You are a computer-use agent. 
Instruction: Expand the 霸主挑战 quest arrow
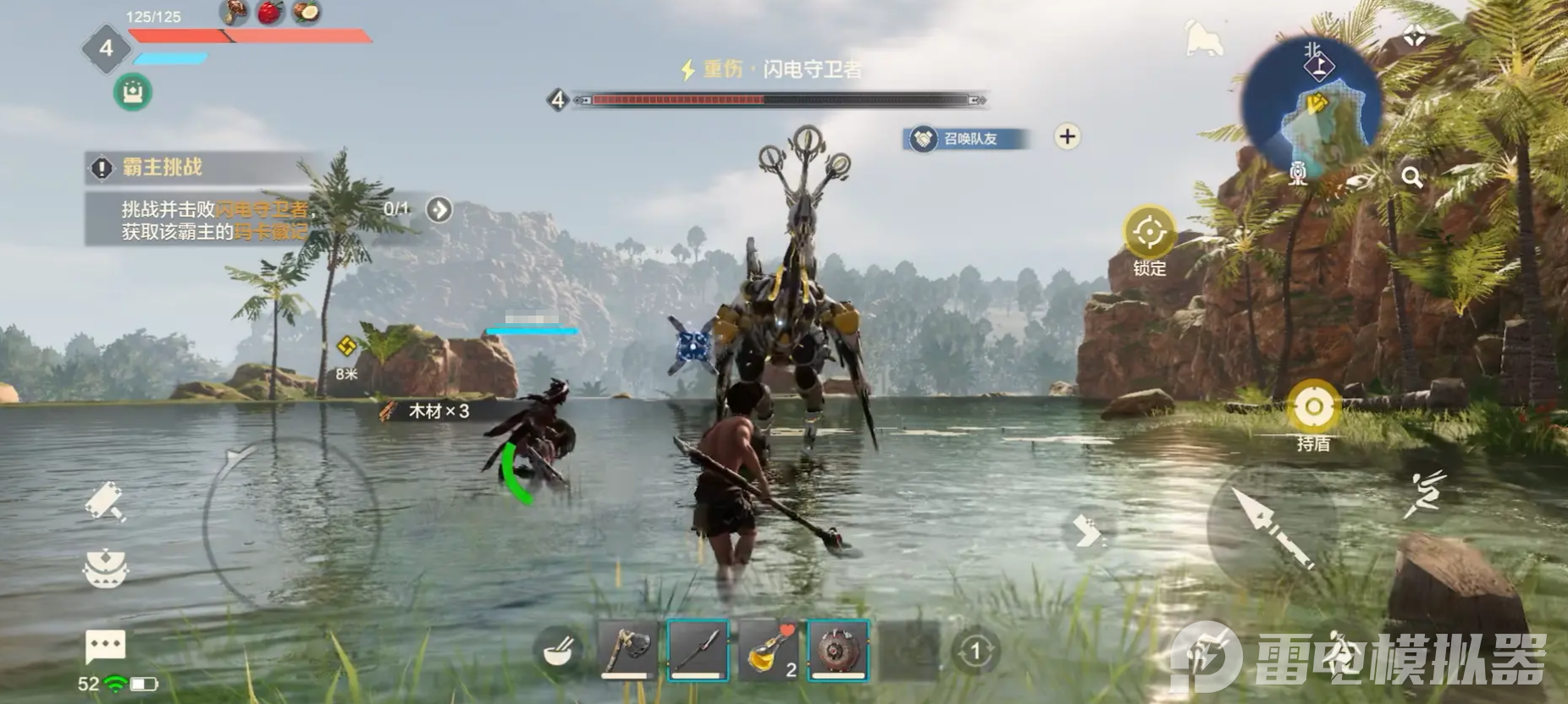[x=439, y=209]
